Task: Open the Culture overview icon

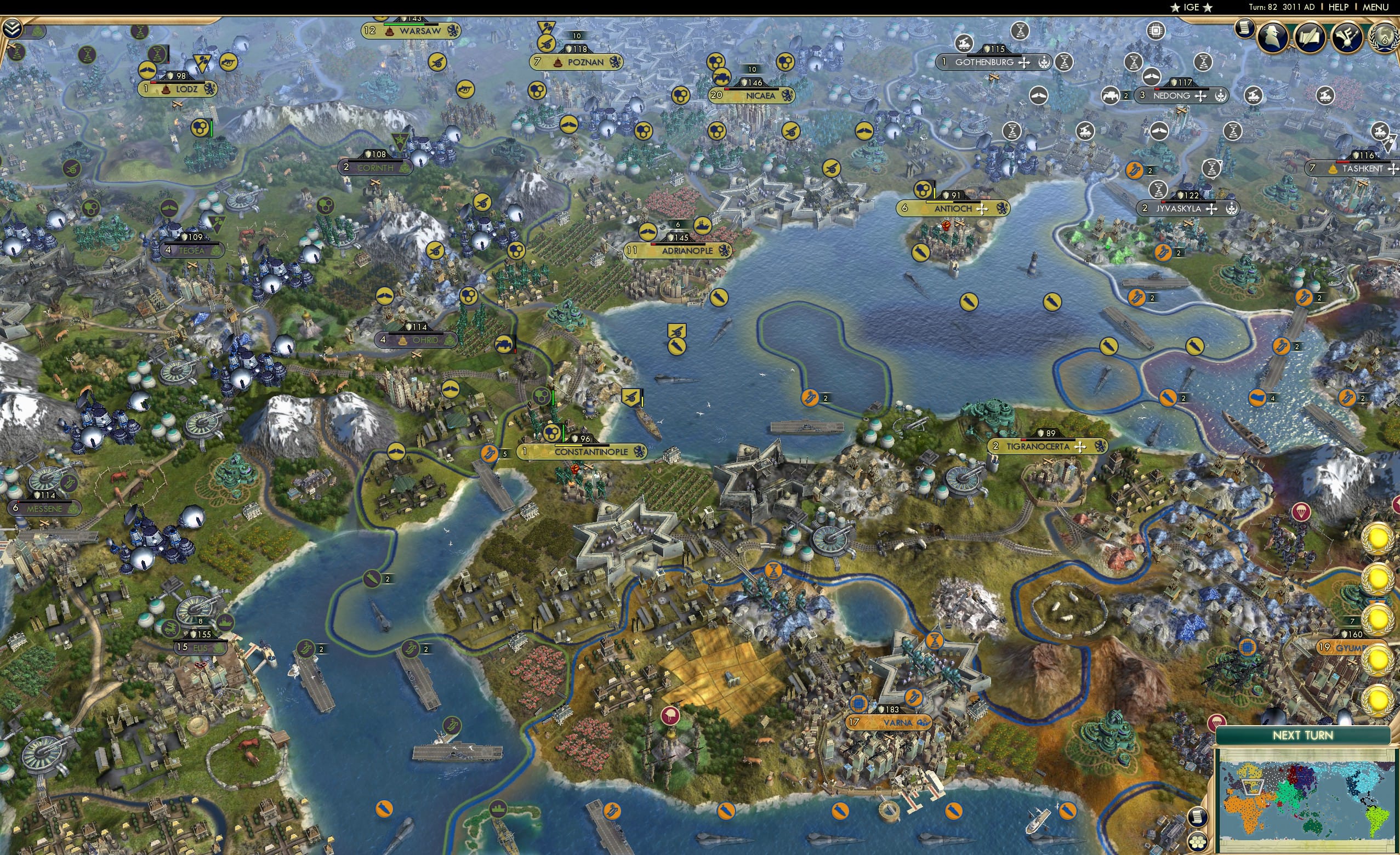Action: [1349, 37]
